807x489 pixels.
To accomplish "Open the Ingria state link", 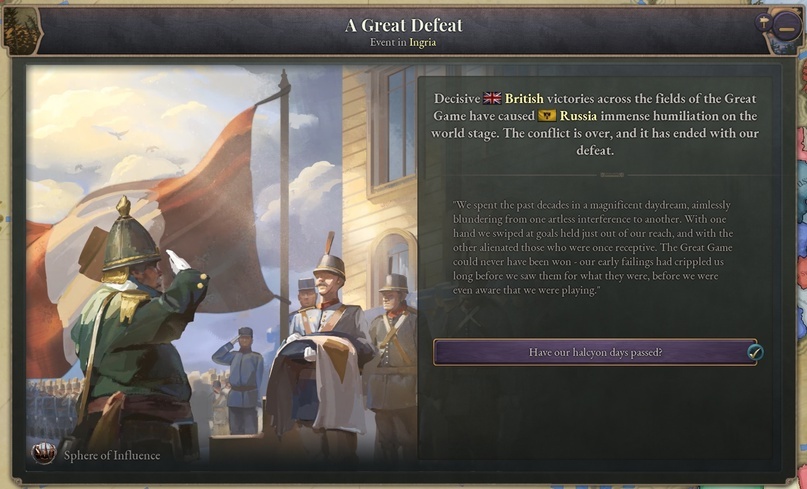I will click(x=422, y=42).
